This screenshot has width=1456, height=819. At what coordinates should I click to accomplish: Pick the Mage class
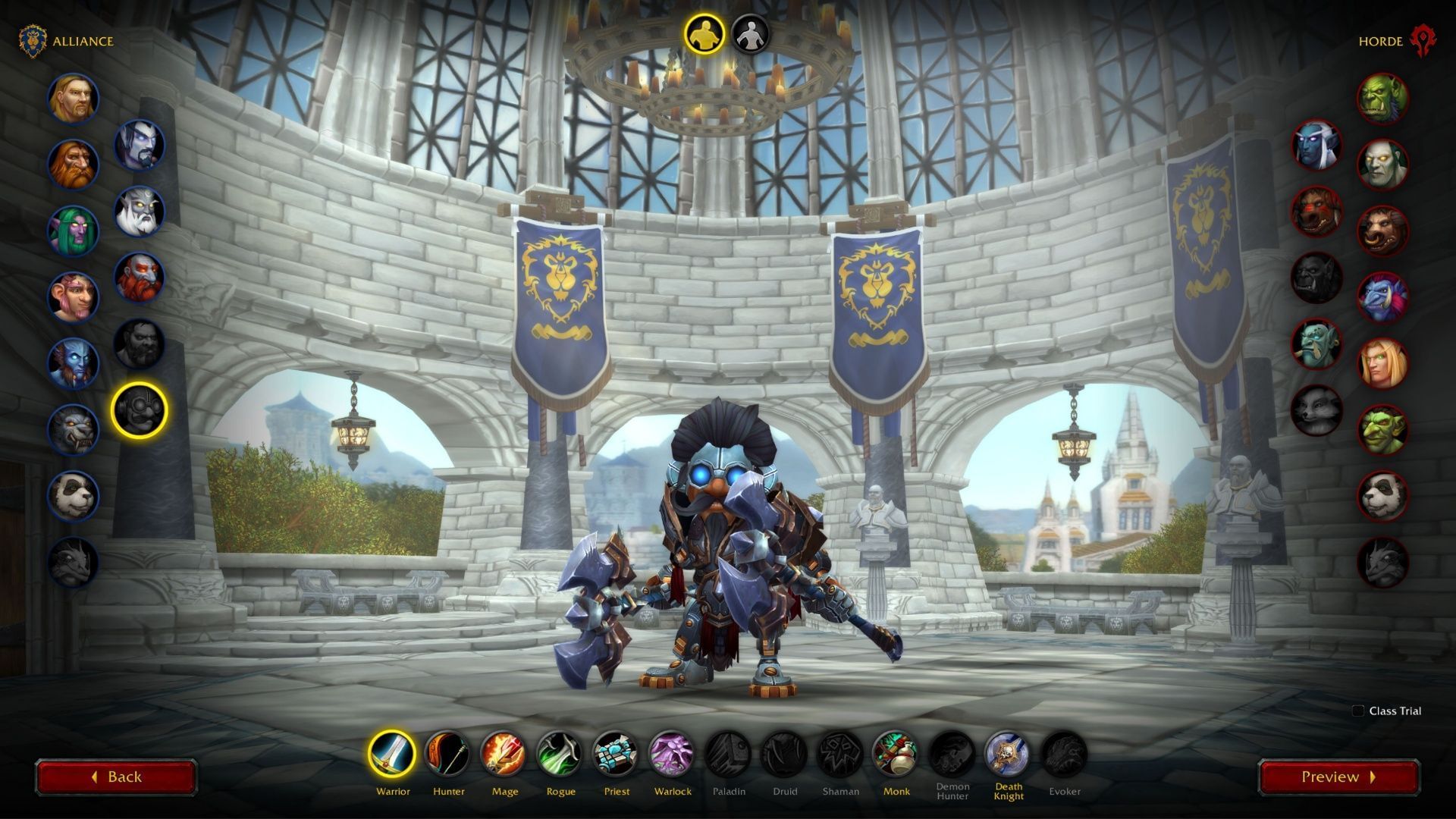click(504, 755)
